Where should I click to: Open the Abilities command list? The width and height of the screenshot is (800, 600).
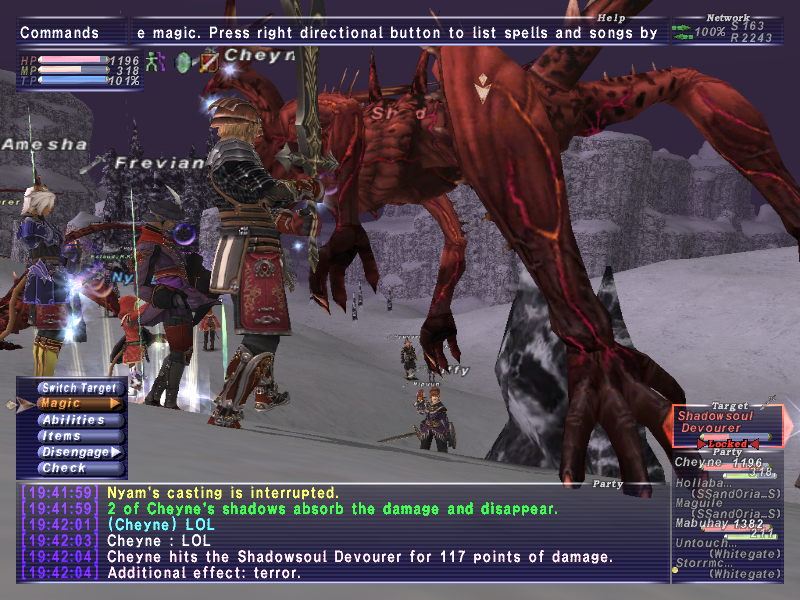click(x=80, y=420)
